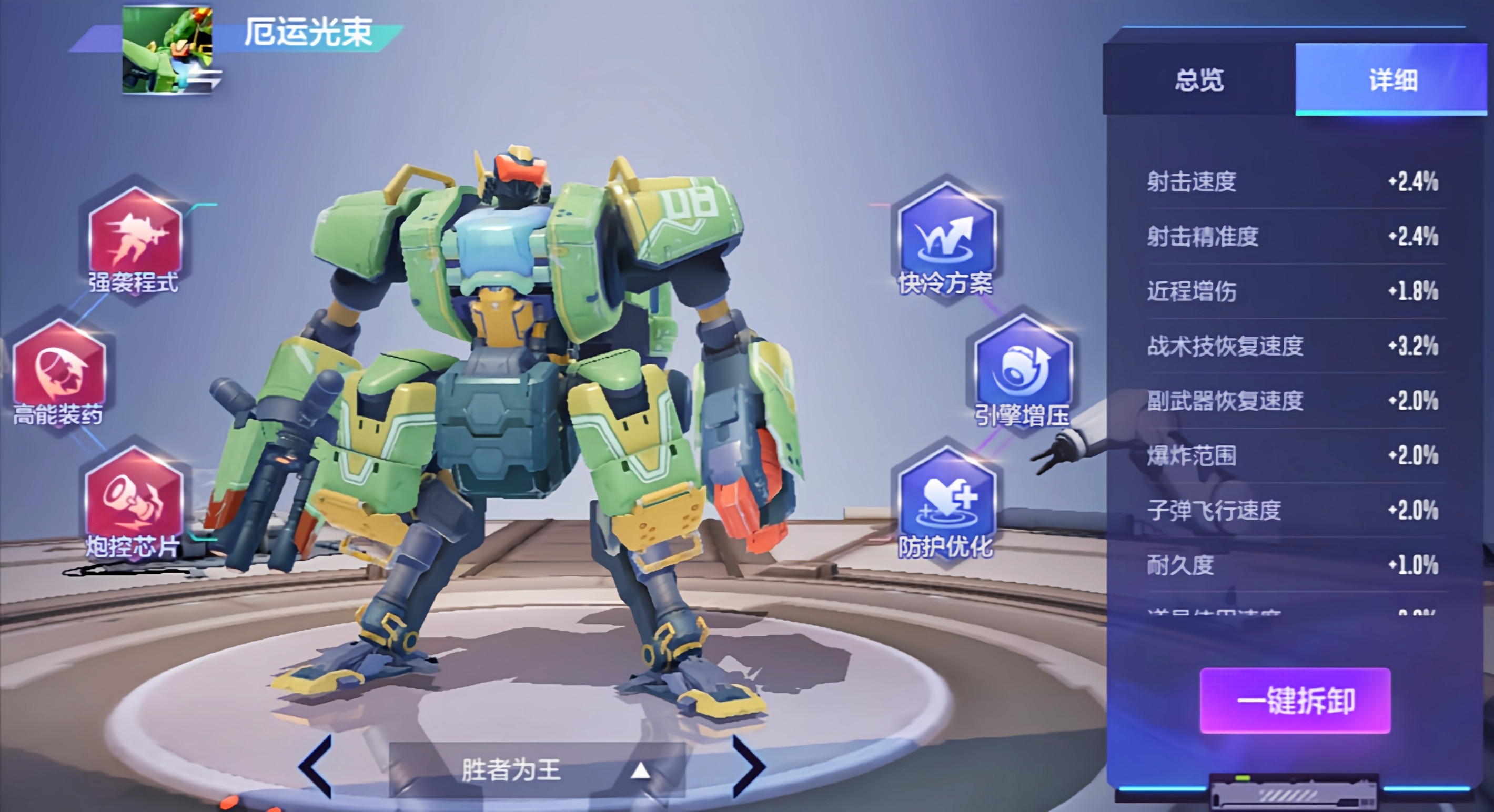This screenshot has height=812, width=1494.
Task: Select the 详细 details tab
Action: click(1392, 79)
